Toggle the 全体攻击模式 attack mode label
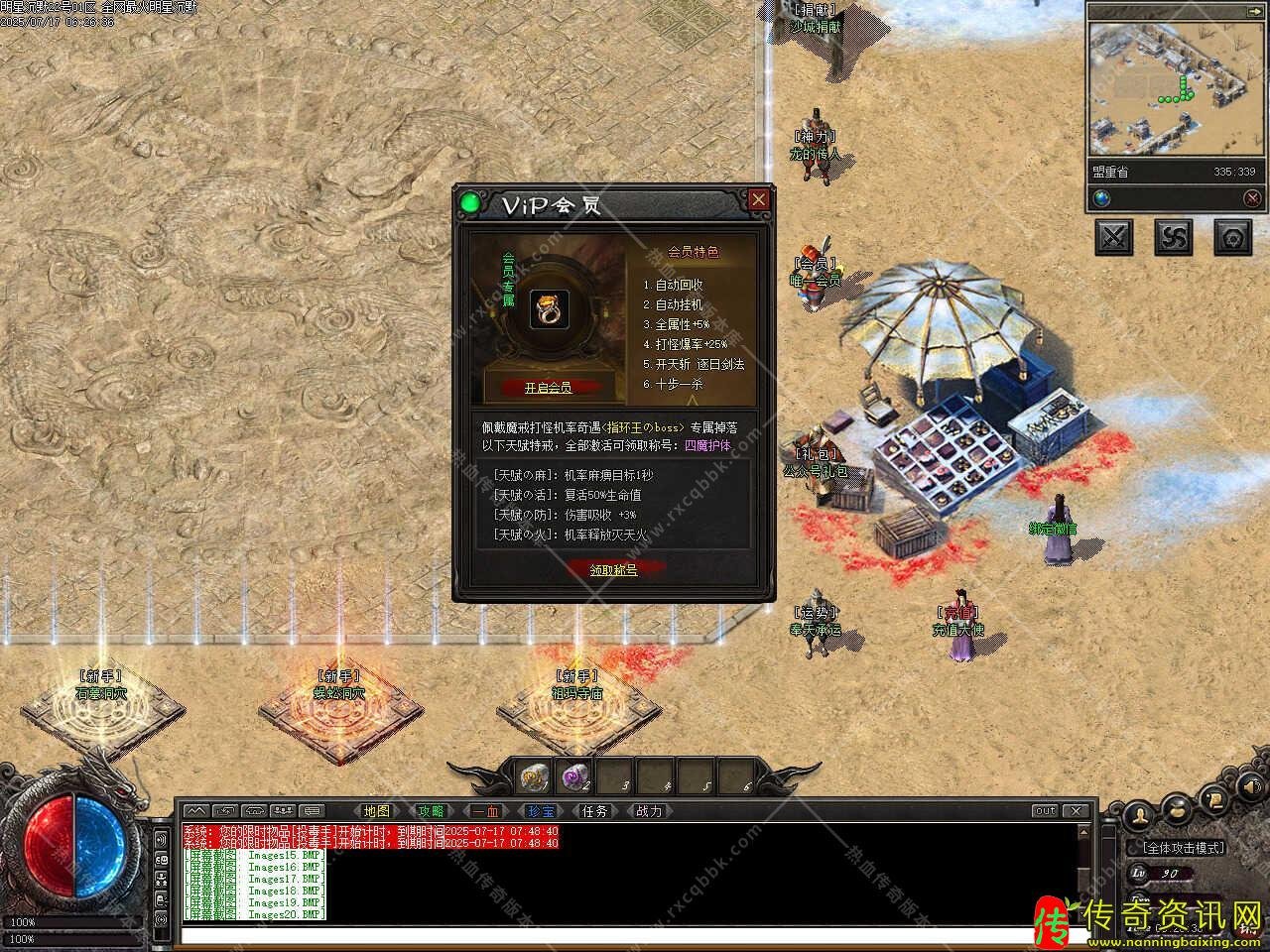 [x=1185, y=848]
